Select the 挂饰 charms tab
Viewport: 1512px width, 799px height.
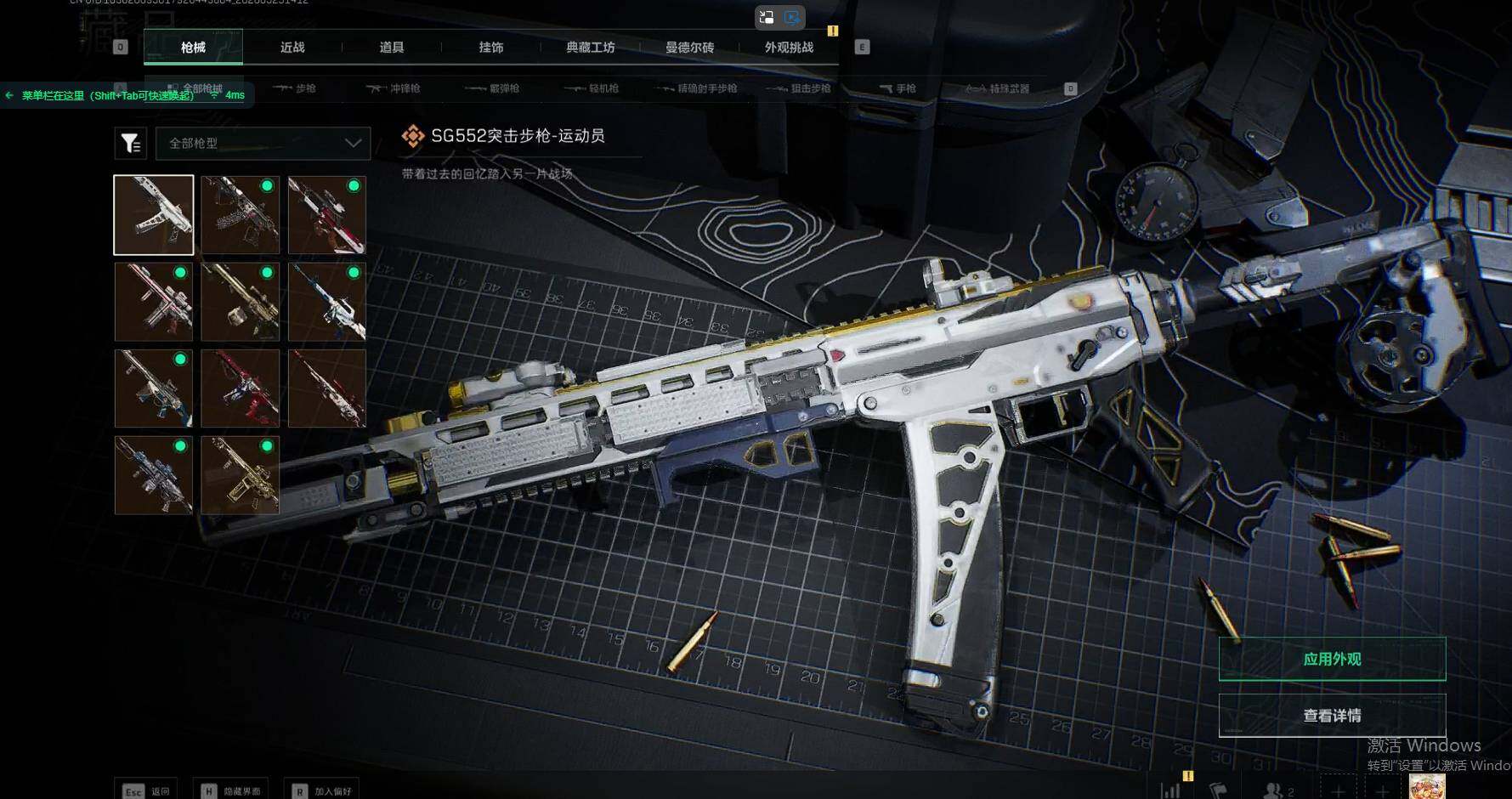(x=491, y=48)
